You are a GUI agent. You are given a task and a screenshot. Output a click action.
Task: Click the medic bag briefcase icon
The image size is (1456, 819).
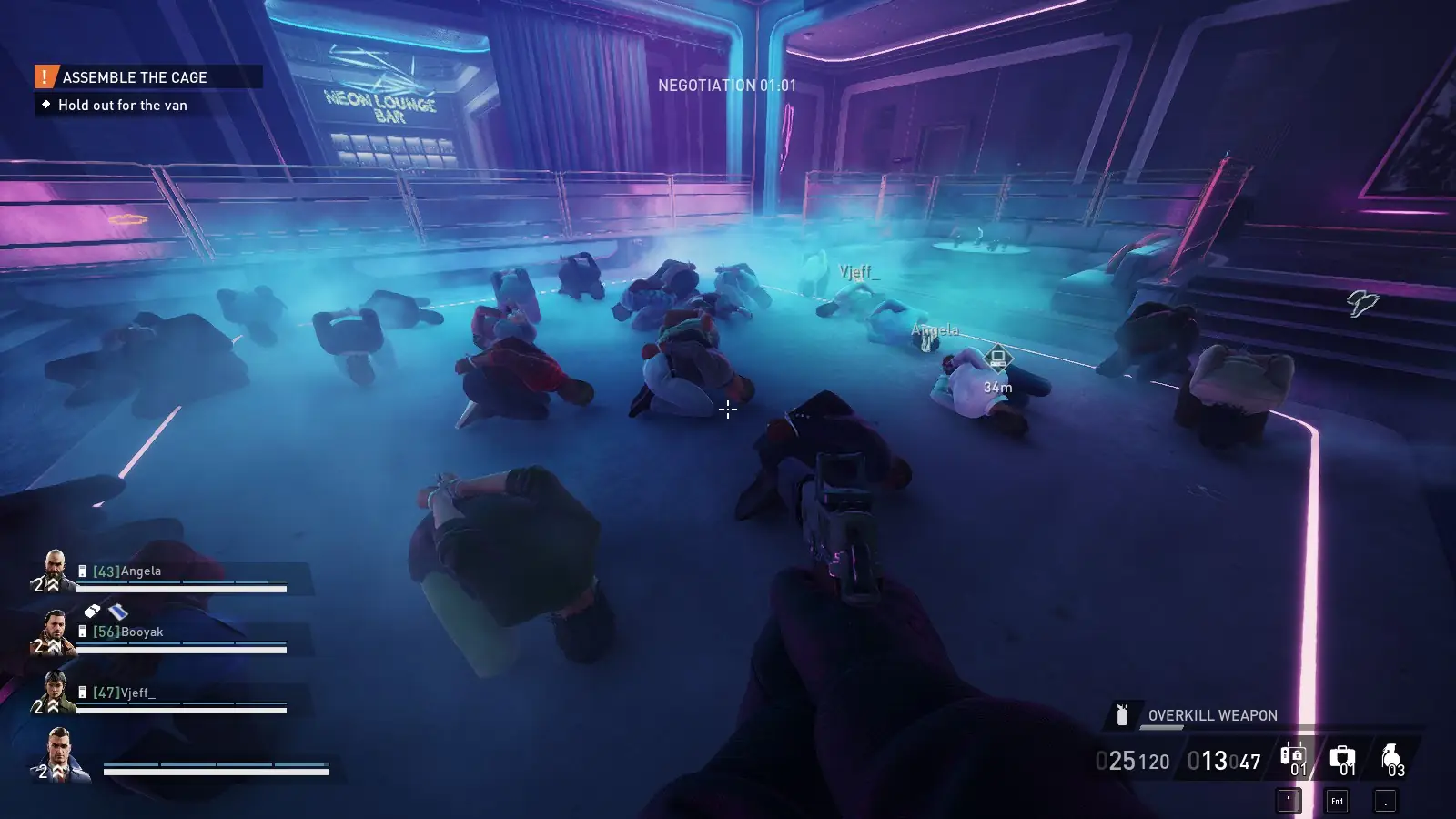pyautogui.click(x=1344, y=756)
